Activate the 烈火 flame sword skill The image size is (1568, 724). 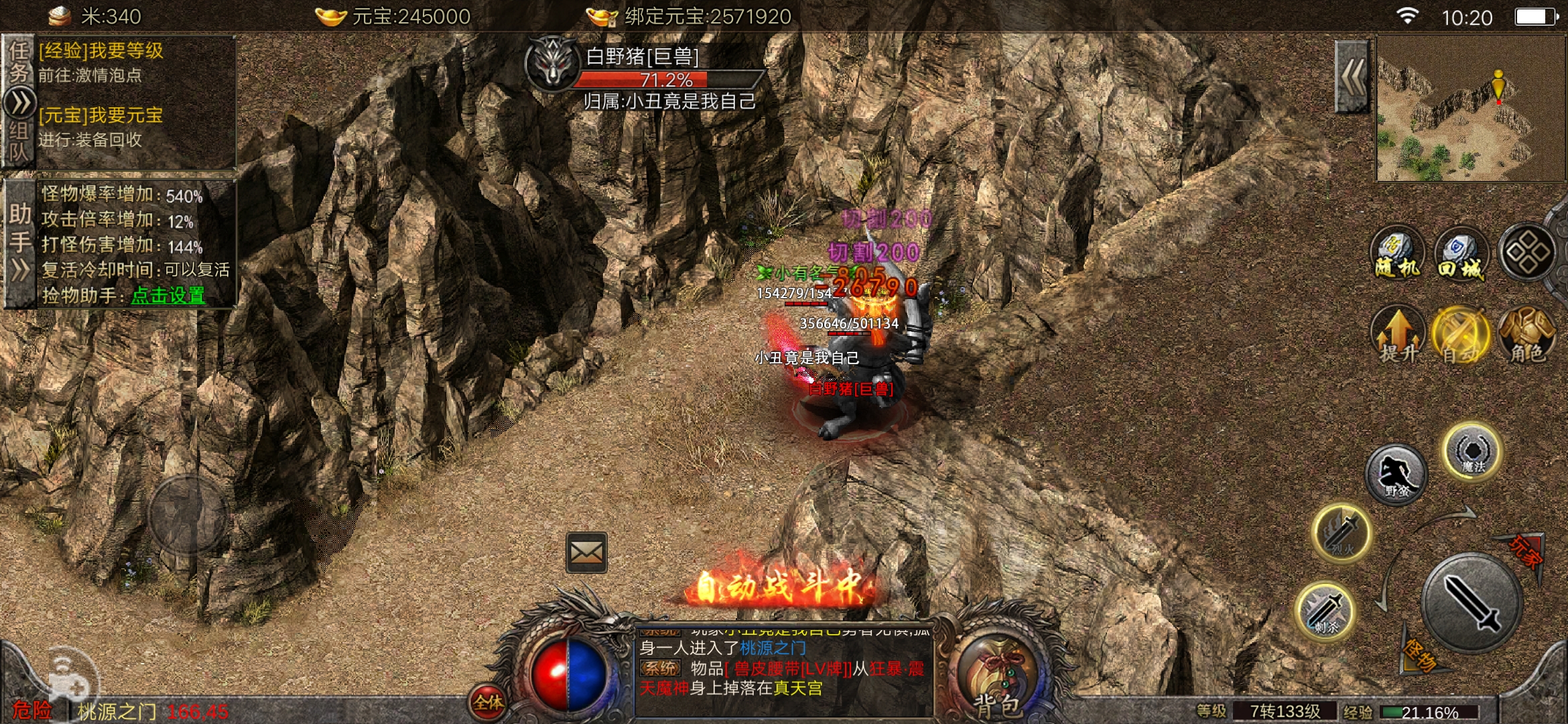(1341, 534)
